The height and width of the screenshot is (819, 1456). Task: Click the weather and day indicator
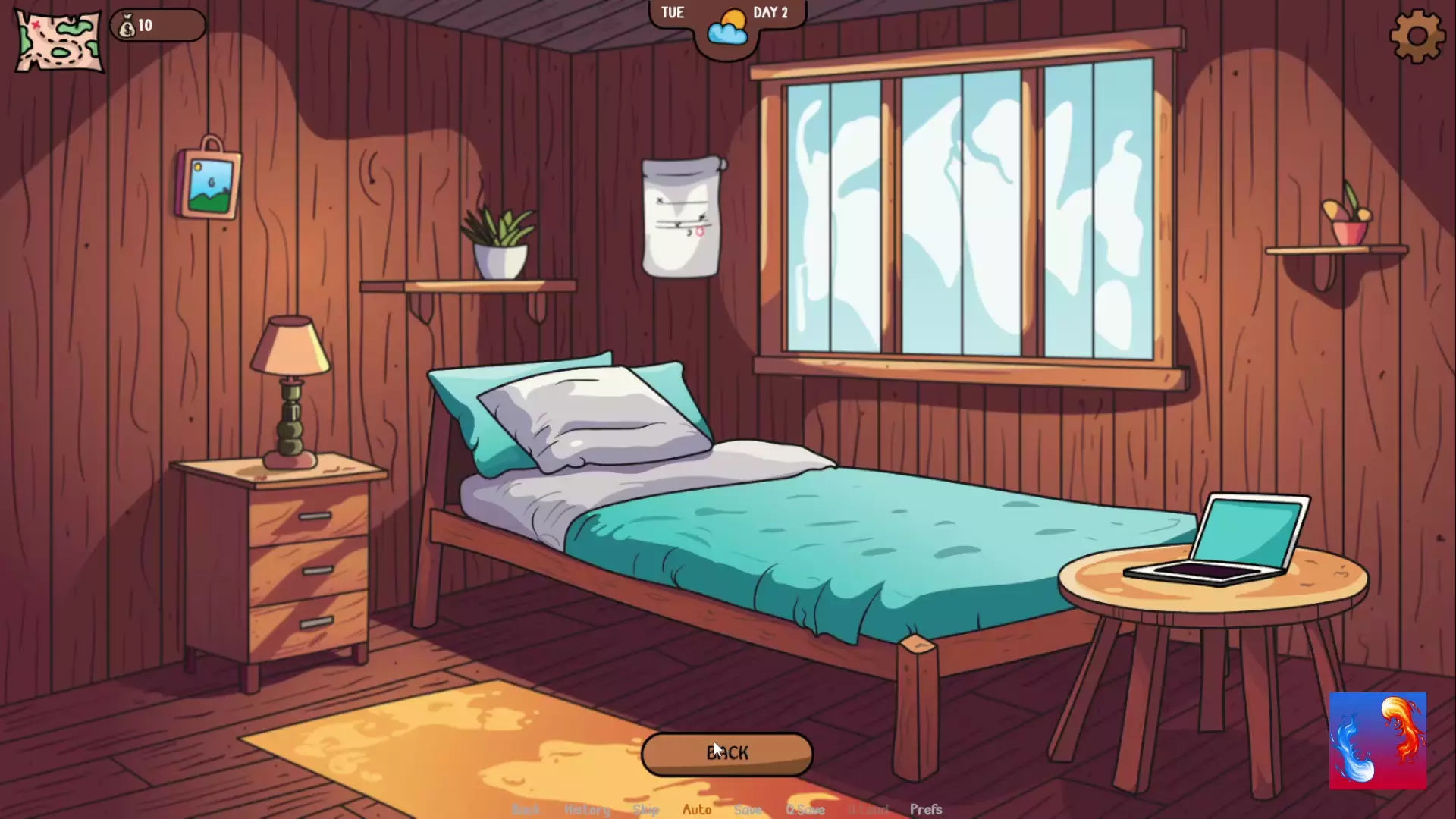click(727, 29)
